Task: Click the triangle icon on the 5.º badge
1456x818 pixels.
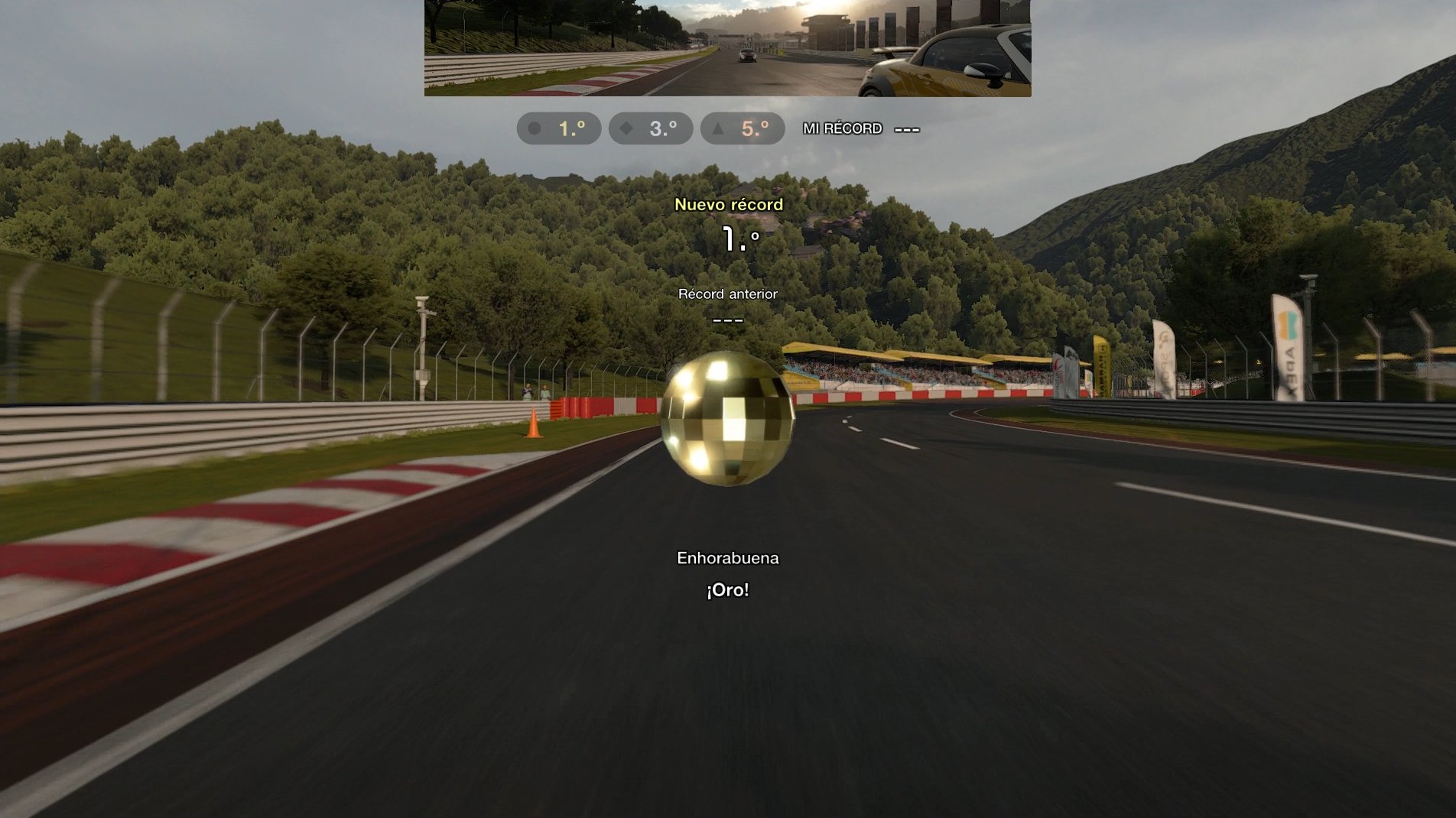Action: point(716,128)
